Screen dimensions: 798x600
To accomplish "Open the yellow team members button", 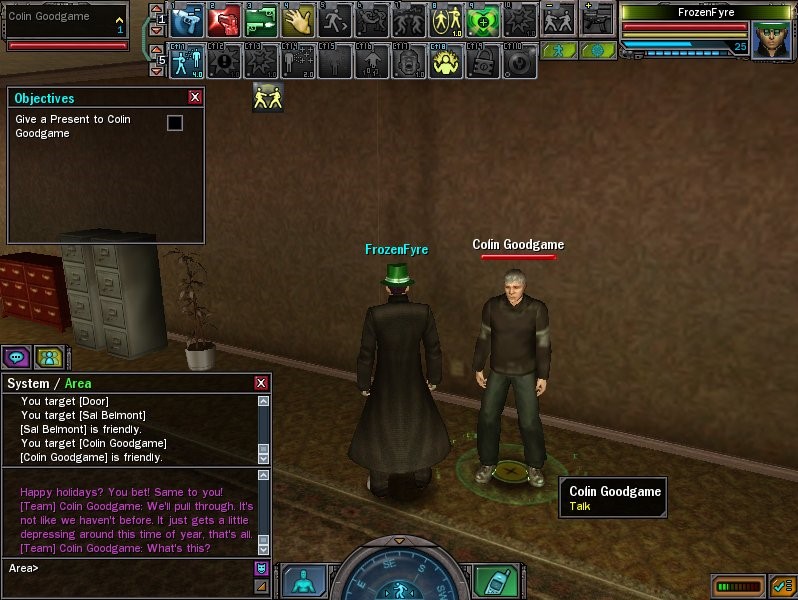I will click(48, 356).
